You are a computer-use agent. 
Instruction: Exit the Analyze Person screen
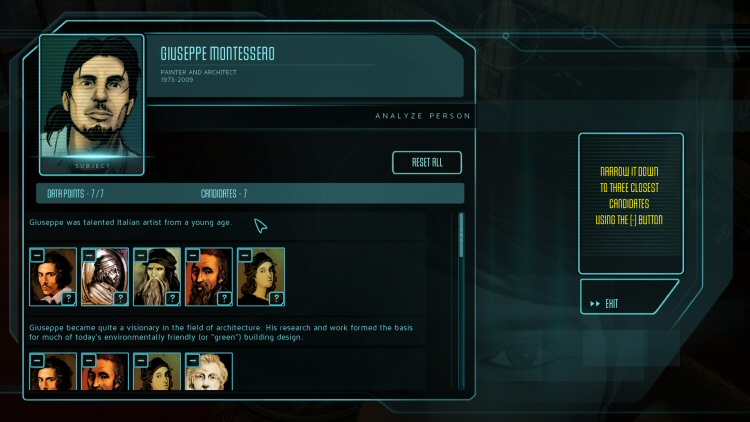click(x=628, y=302)
